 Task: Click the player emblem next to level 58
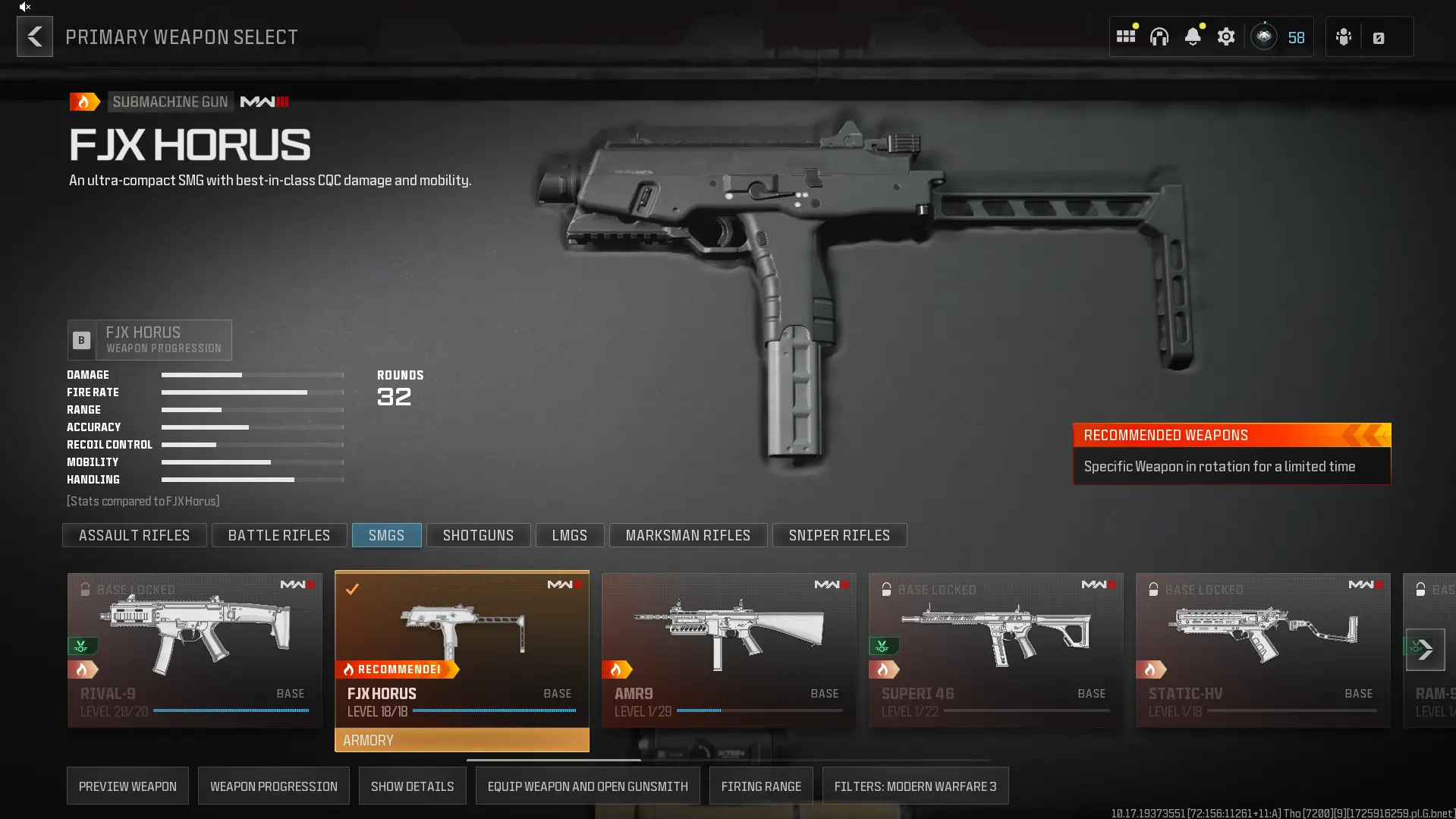coord(1264,36)
